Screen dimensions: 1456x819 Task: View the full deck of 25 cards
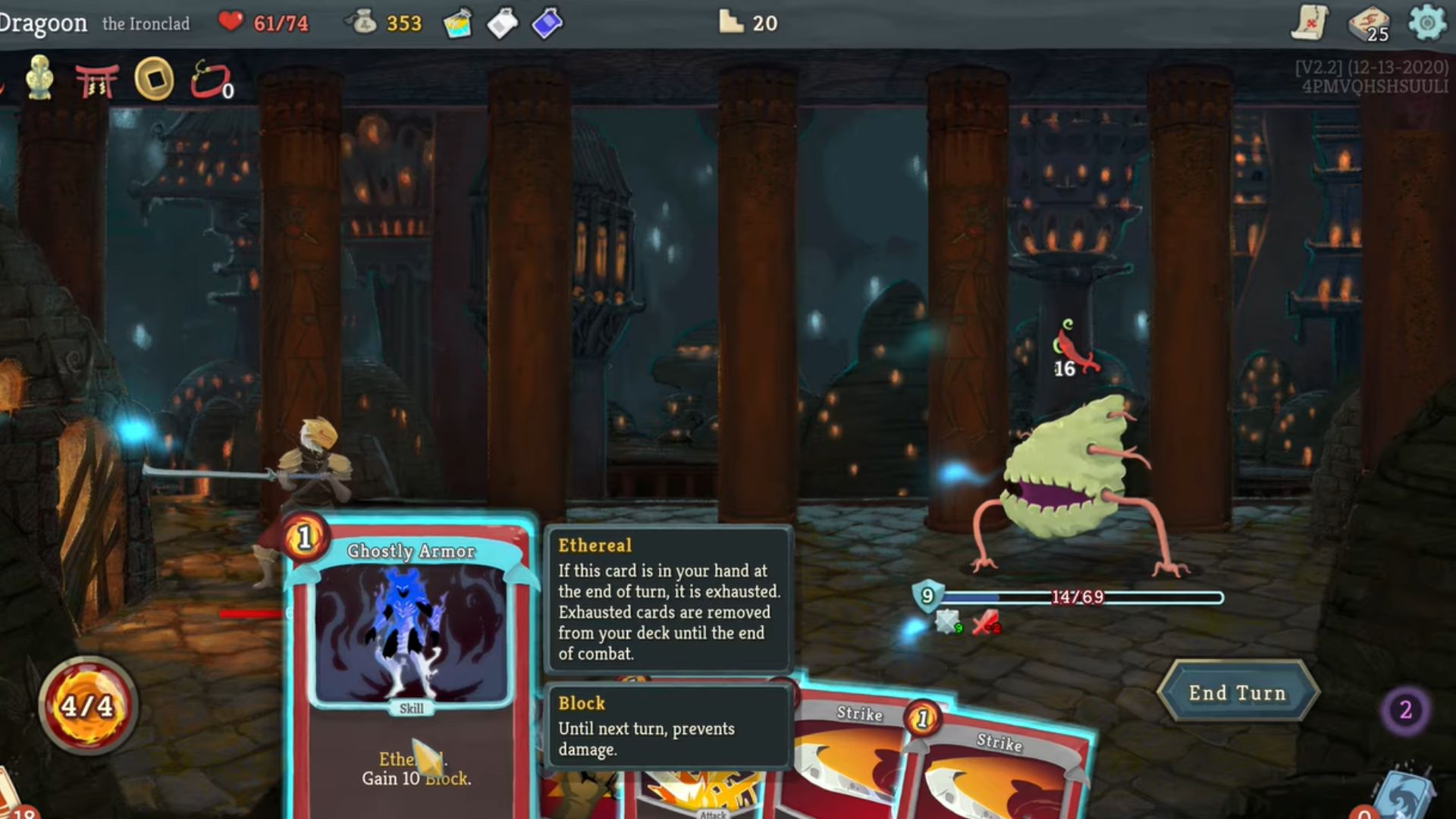1369,23
